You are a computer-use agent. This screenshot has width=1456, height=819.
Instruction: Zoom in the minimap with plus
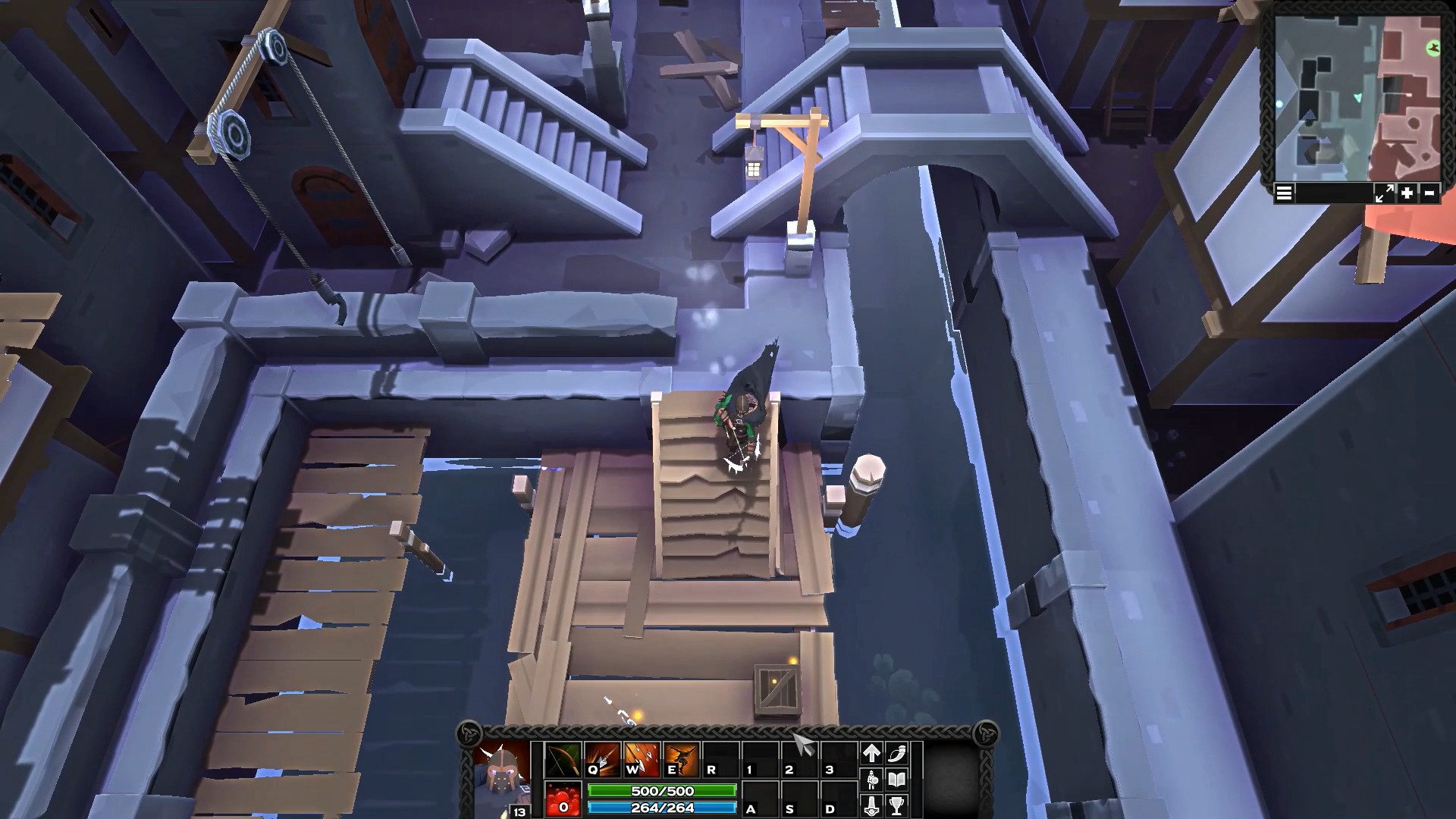tap(1407, 193)
